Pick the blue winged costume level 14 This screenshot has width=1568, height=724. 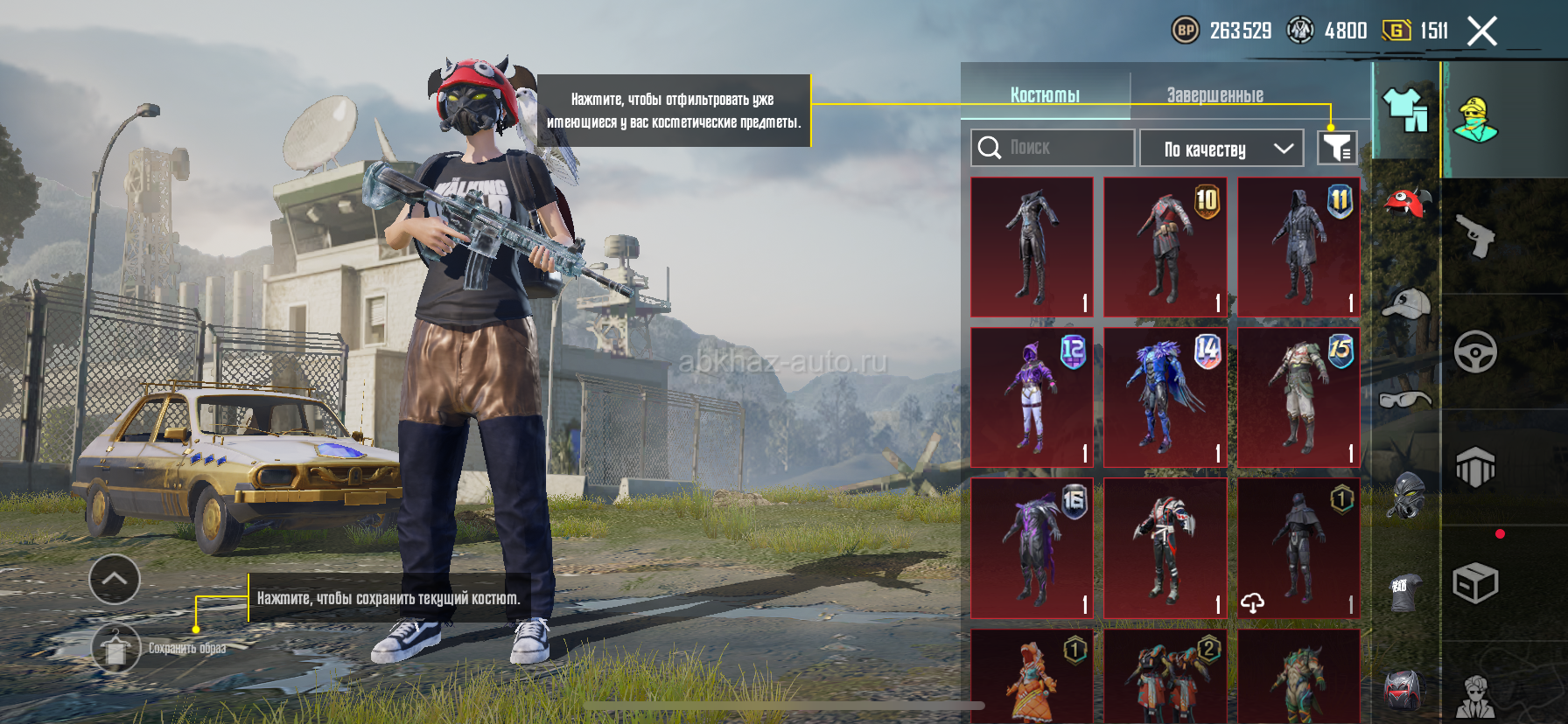tap(1165, 397)
